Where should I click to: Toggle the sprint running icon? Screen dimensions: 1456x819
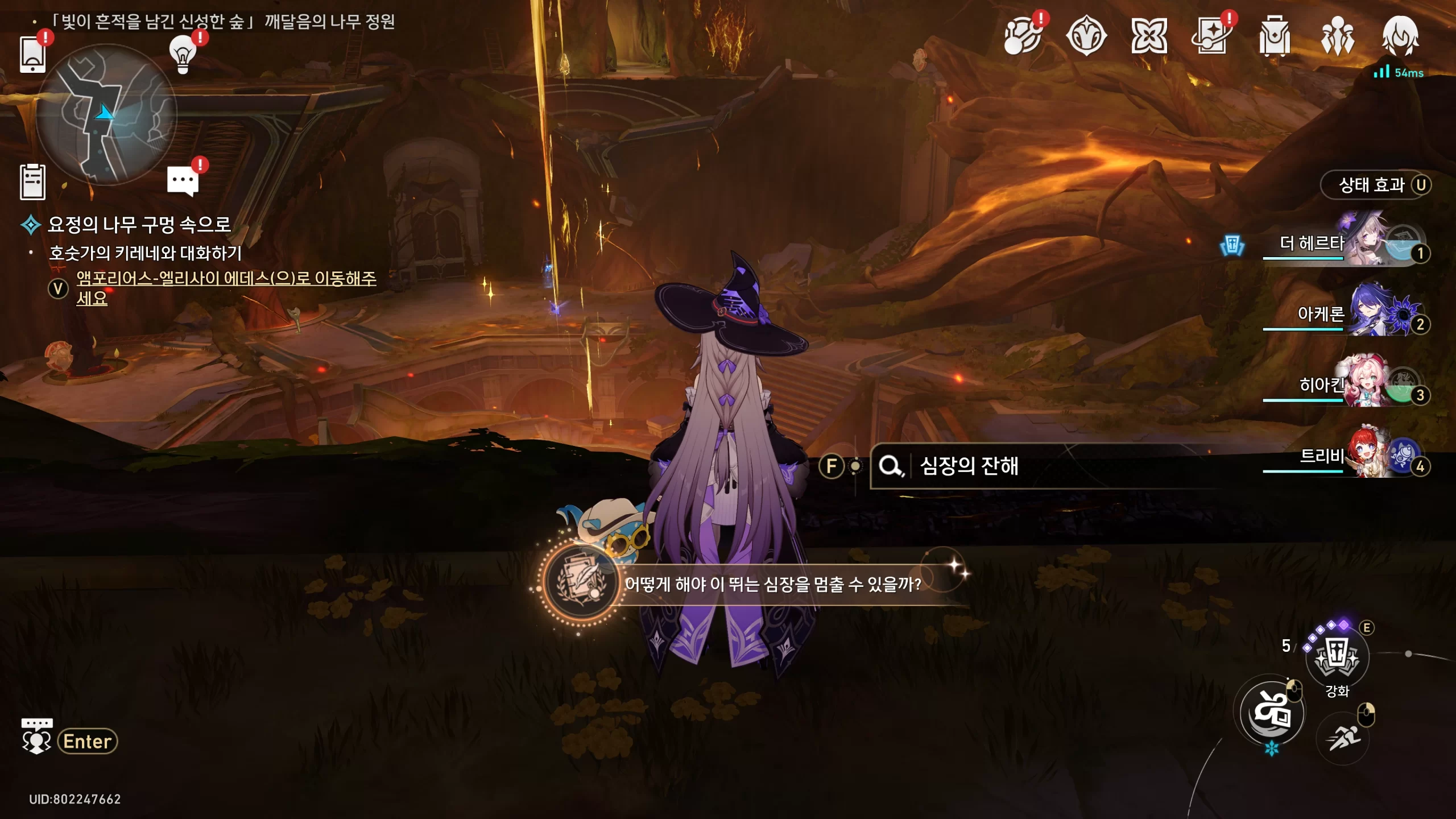pos(1343,738)
